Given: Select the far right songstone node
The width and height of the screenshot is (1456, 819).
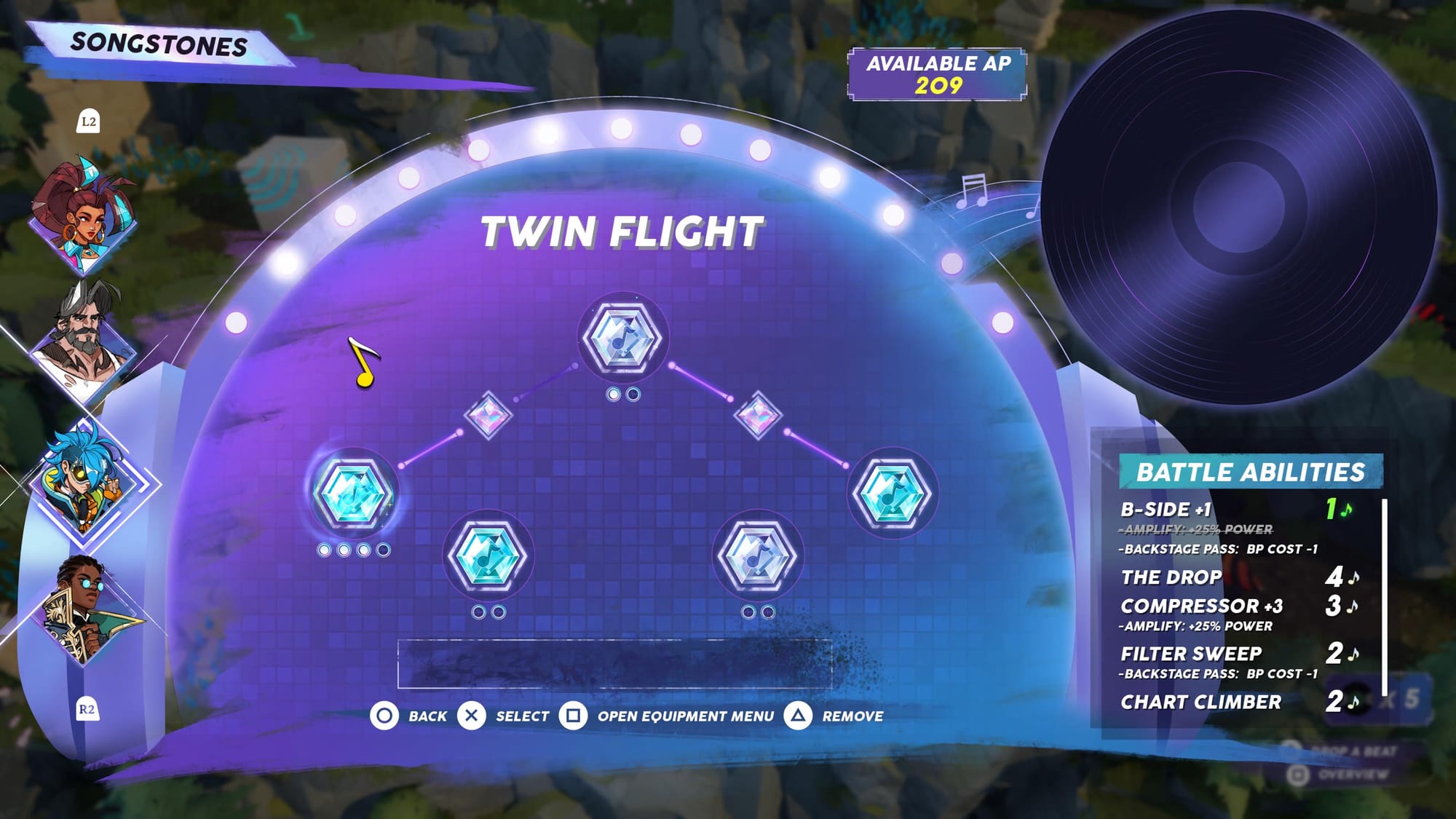Looking at the screenshot, I should 892,493.
